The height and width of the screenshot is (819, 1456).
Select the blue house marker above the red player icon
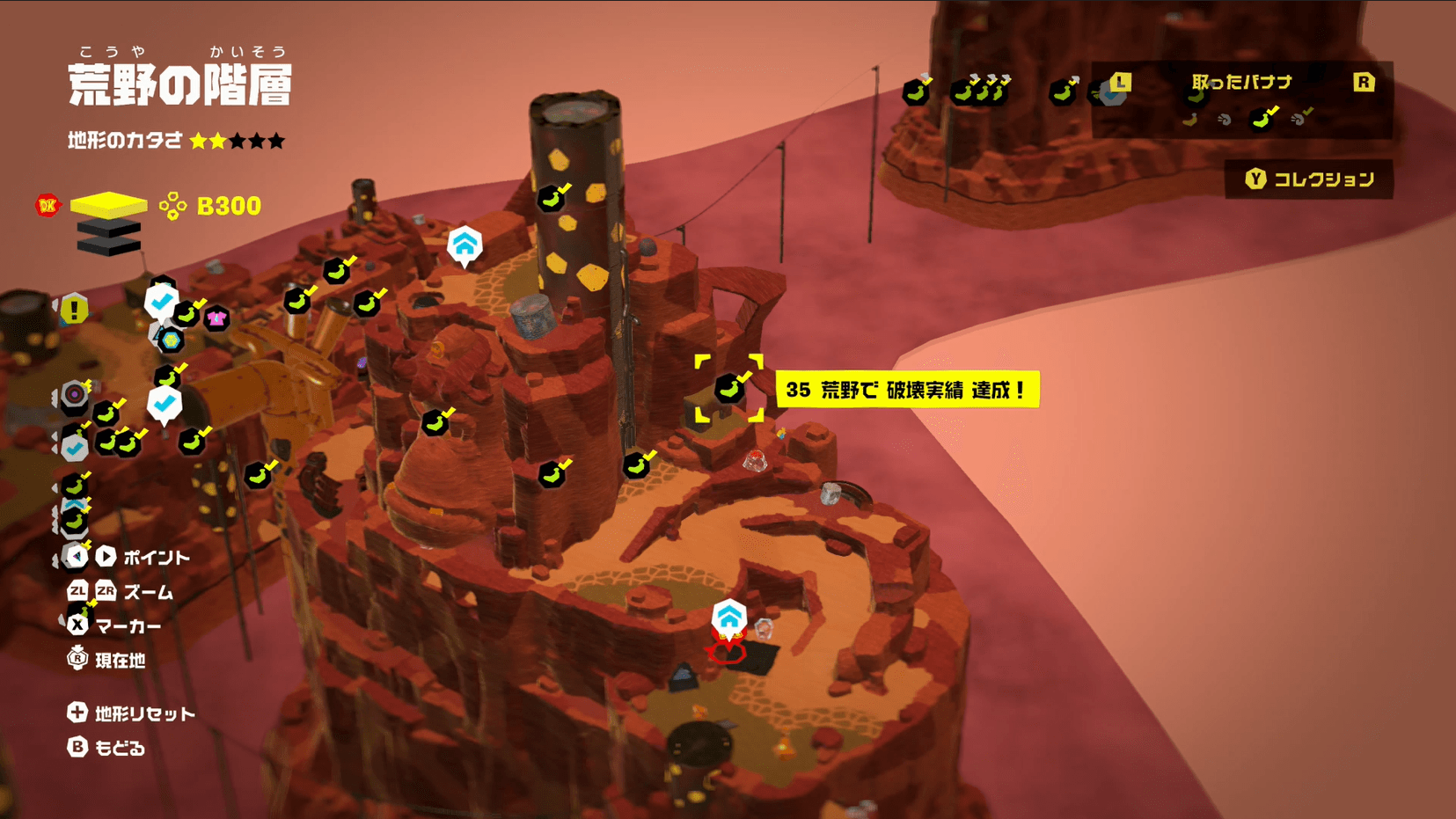point(729,617)
